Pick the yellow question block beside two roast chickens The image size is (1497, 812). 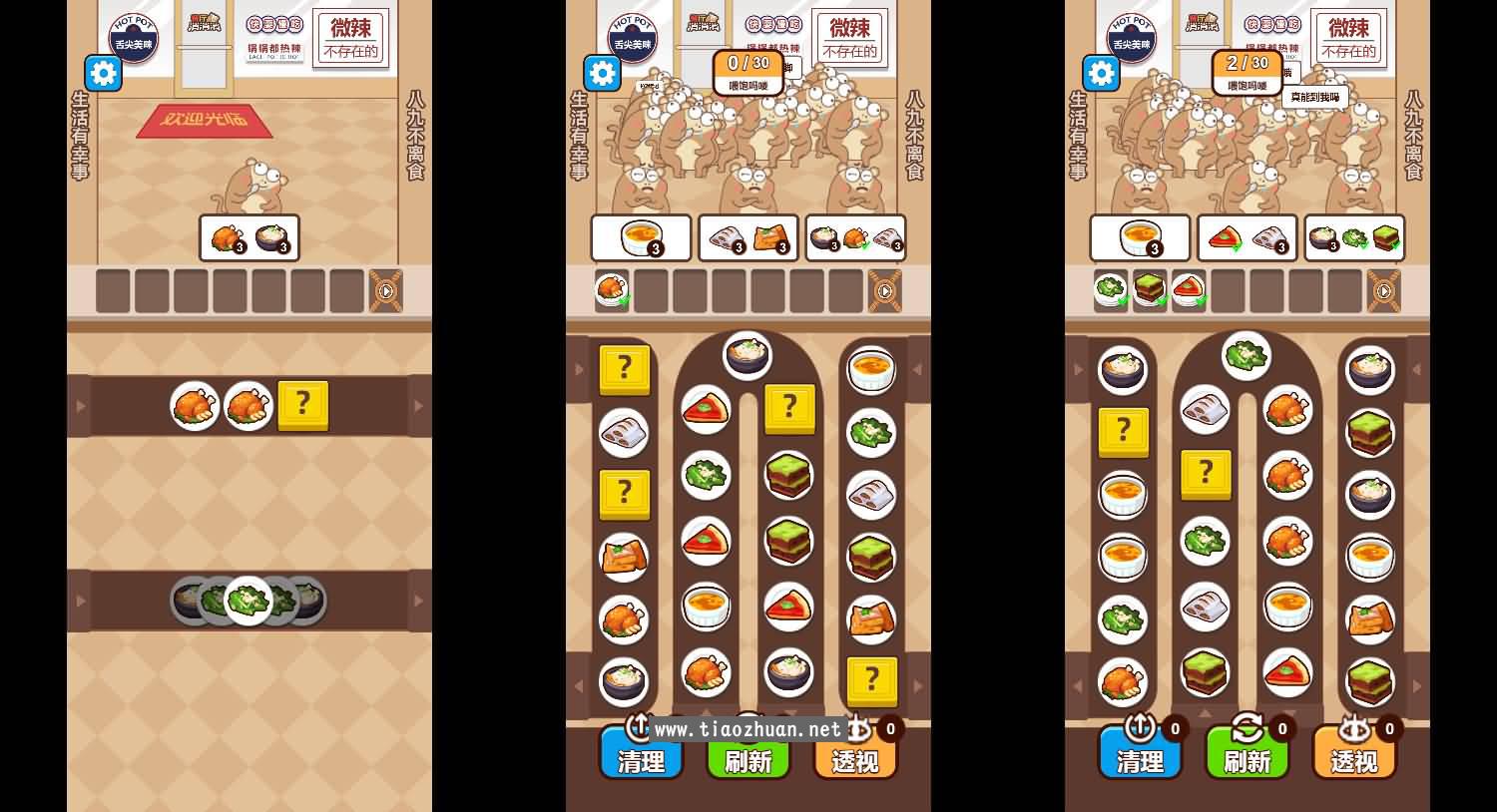(x=302, y=404)
